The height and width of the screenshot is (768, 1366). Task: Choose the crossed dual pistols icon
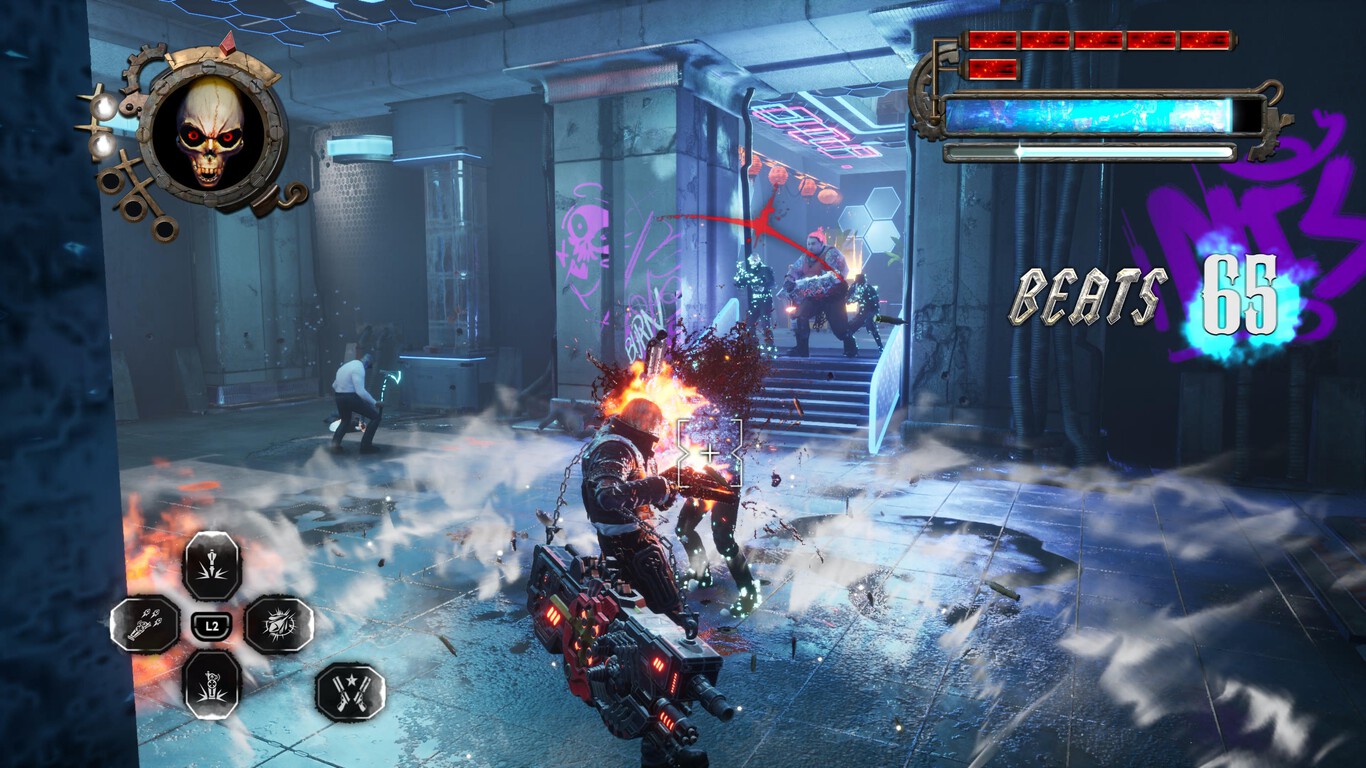350,692
